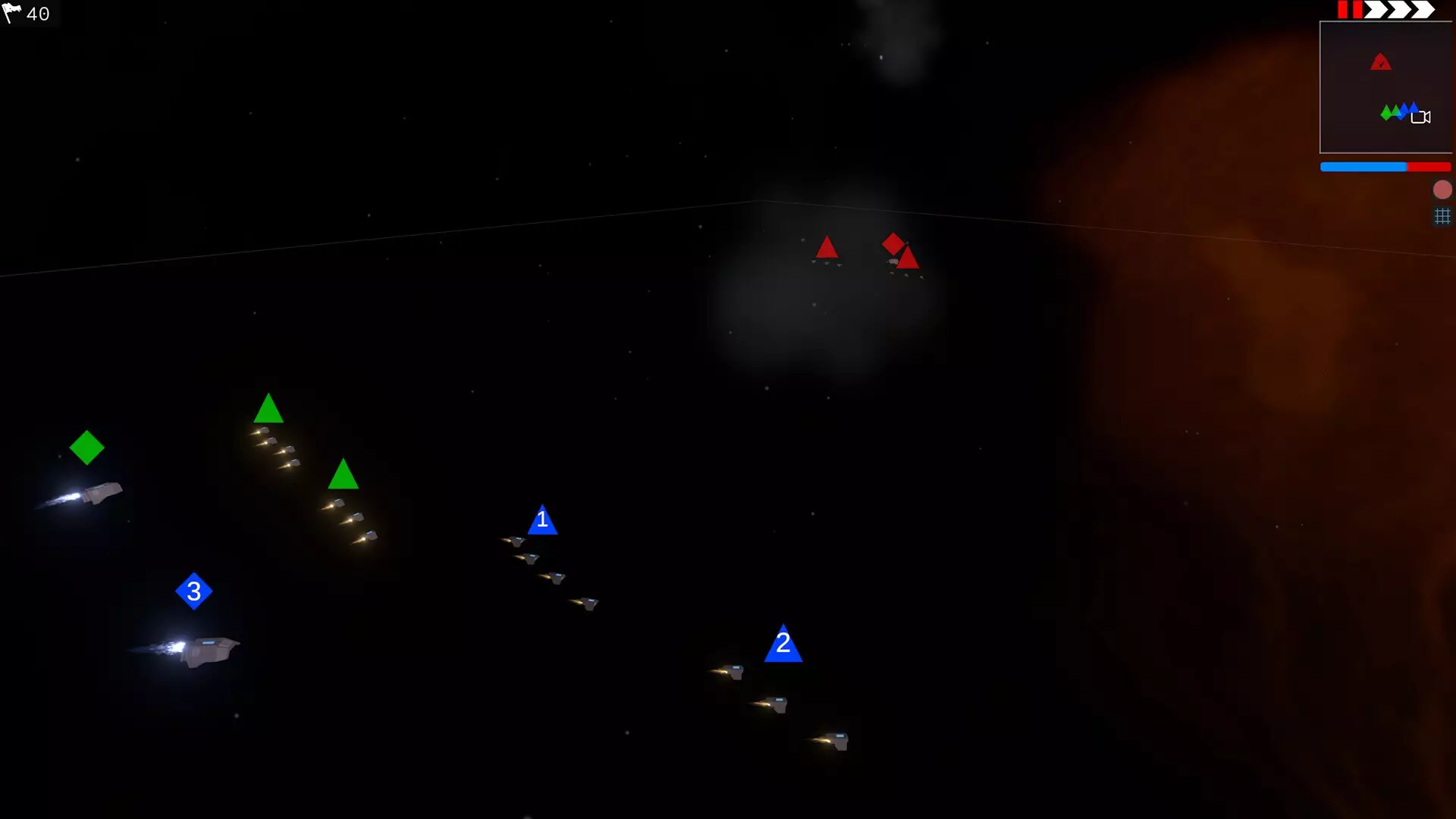1456x819 pixels.
Task: Target the red diamond enemy ship
Action: pos(894,245)
